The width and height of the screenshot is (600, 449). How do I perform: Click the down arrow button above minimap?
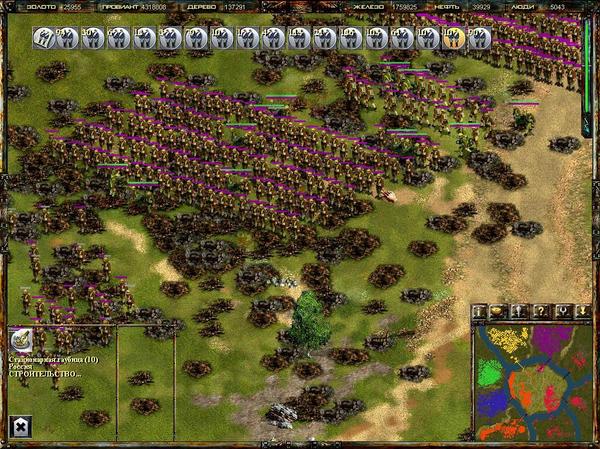(x=582, y=312)
